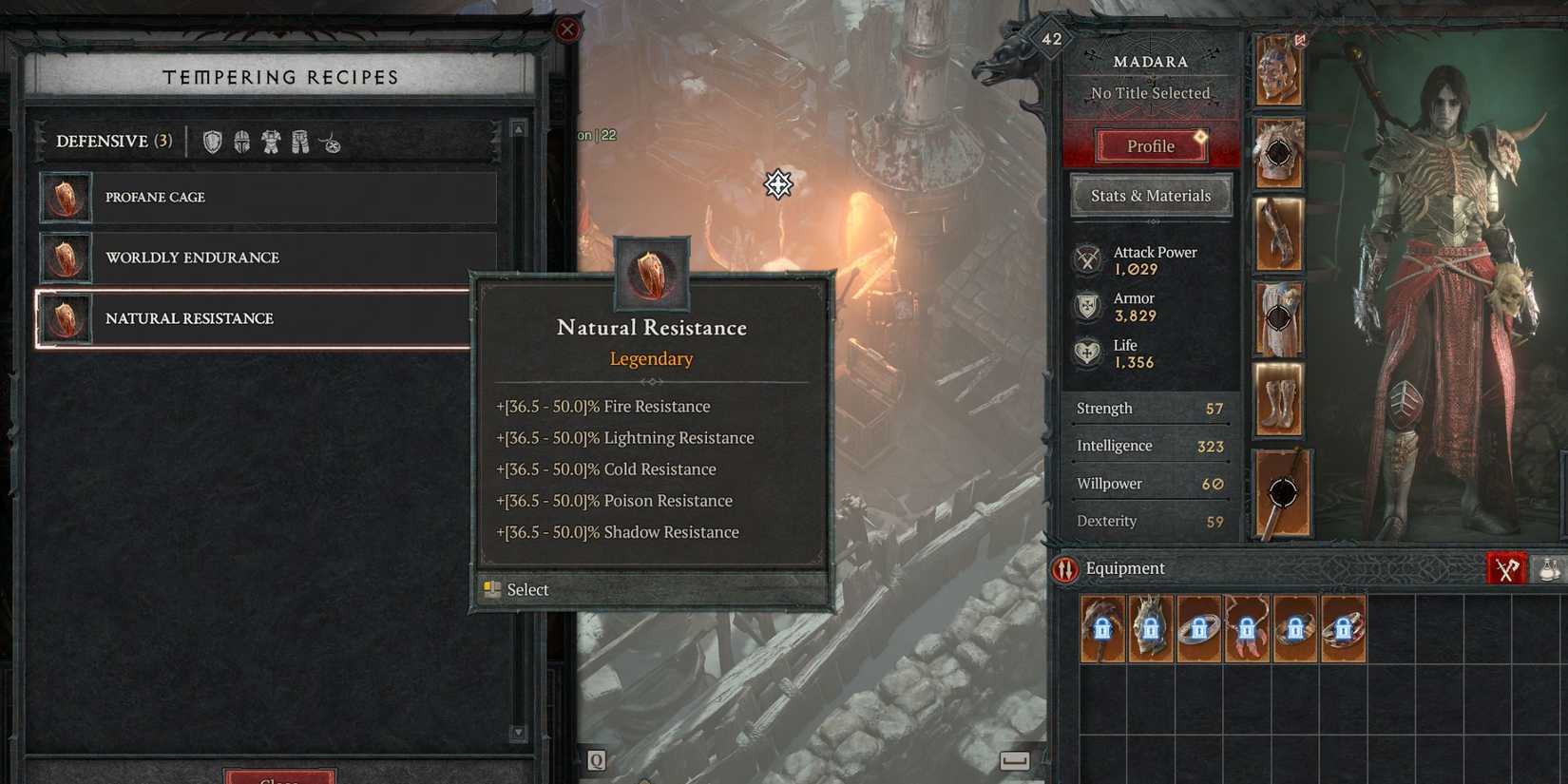Select the chest armor filter icon
This screenshot has width=1568, height=784.
271,141
